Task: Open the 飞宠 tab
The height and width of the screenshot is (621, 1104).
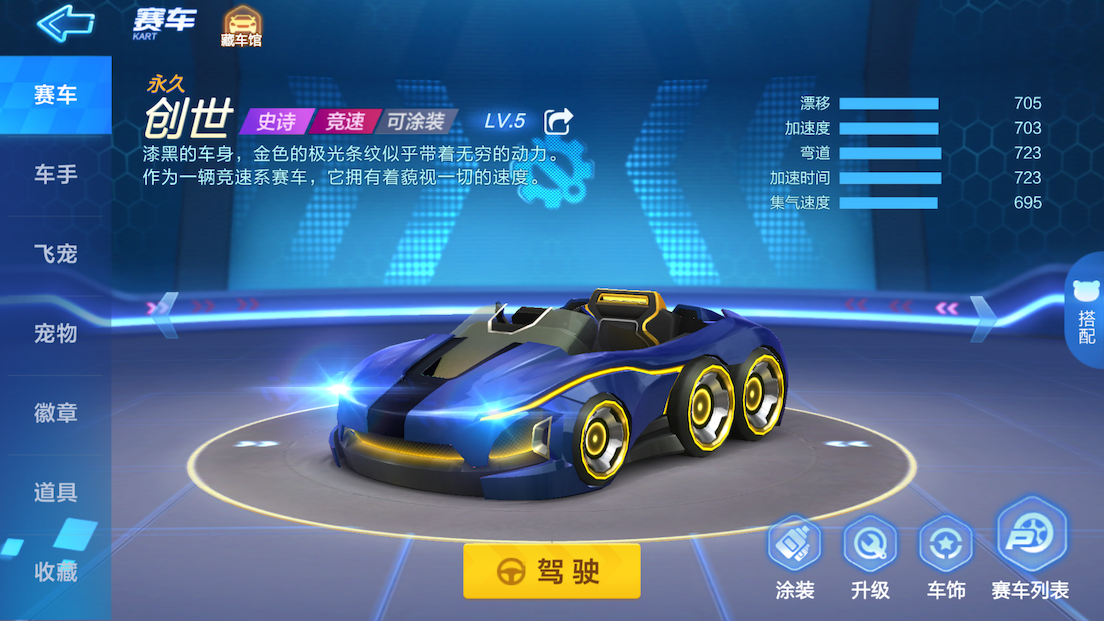Action: [x=55, y=254]
